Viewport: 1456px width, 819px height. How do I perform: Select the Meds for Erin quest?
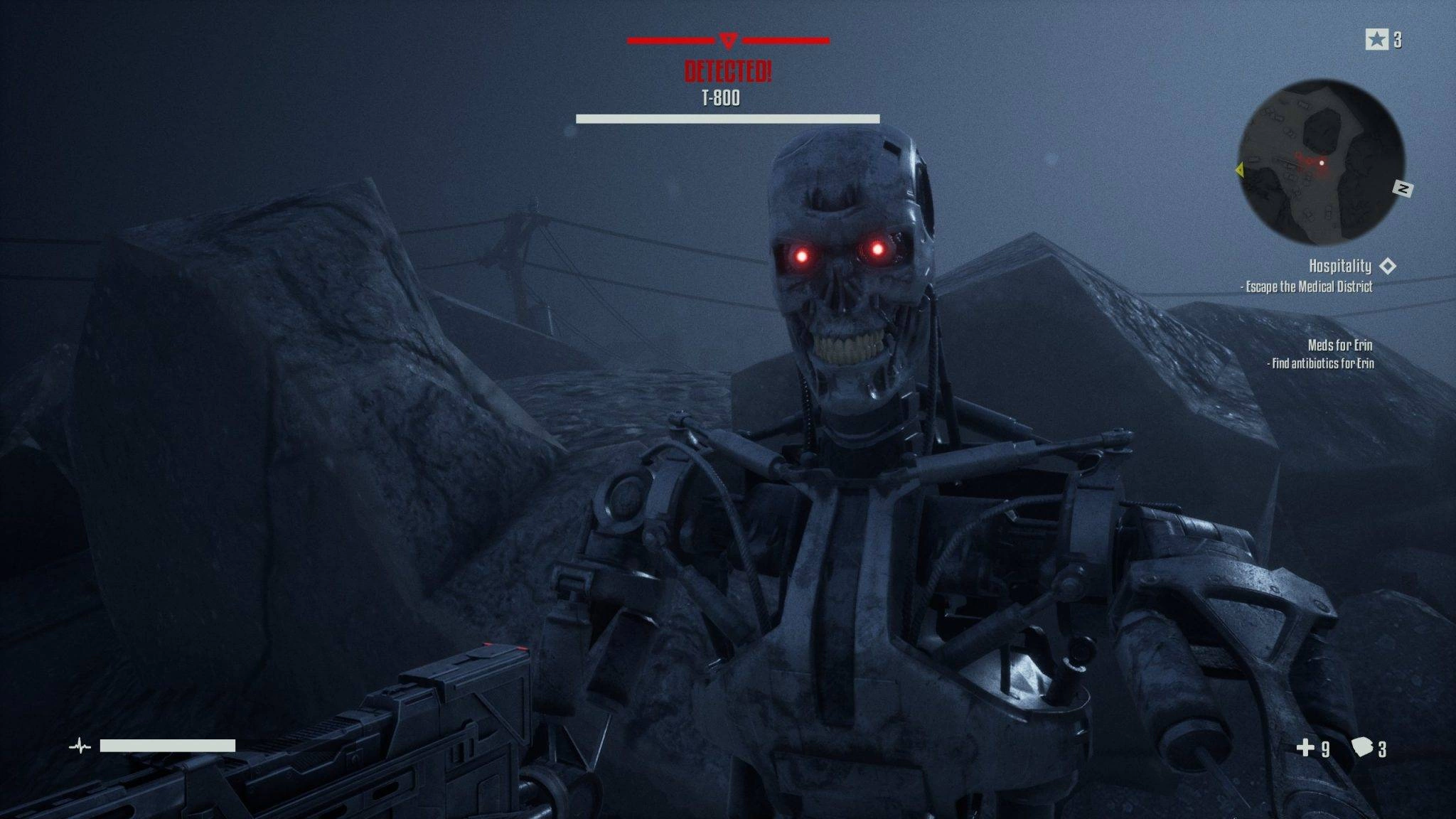click(1340, 346)
